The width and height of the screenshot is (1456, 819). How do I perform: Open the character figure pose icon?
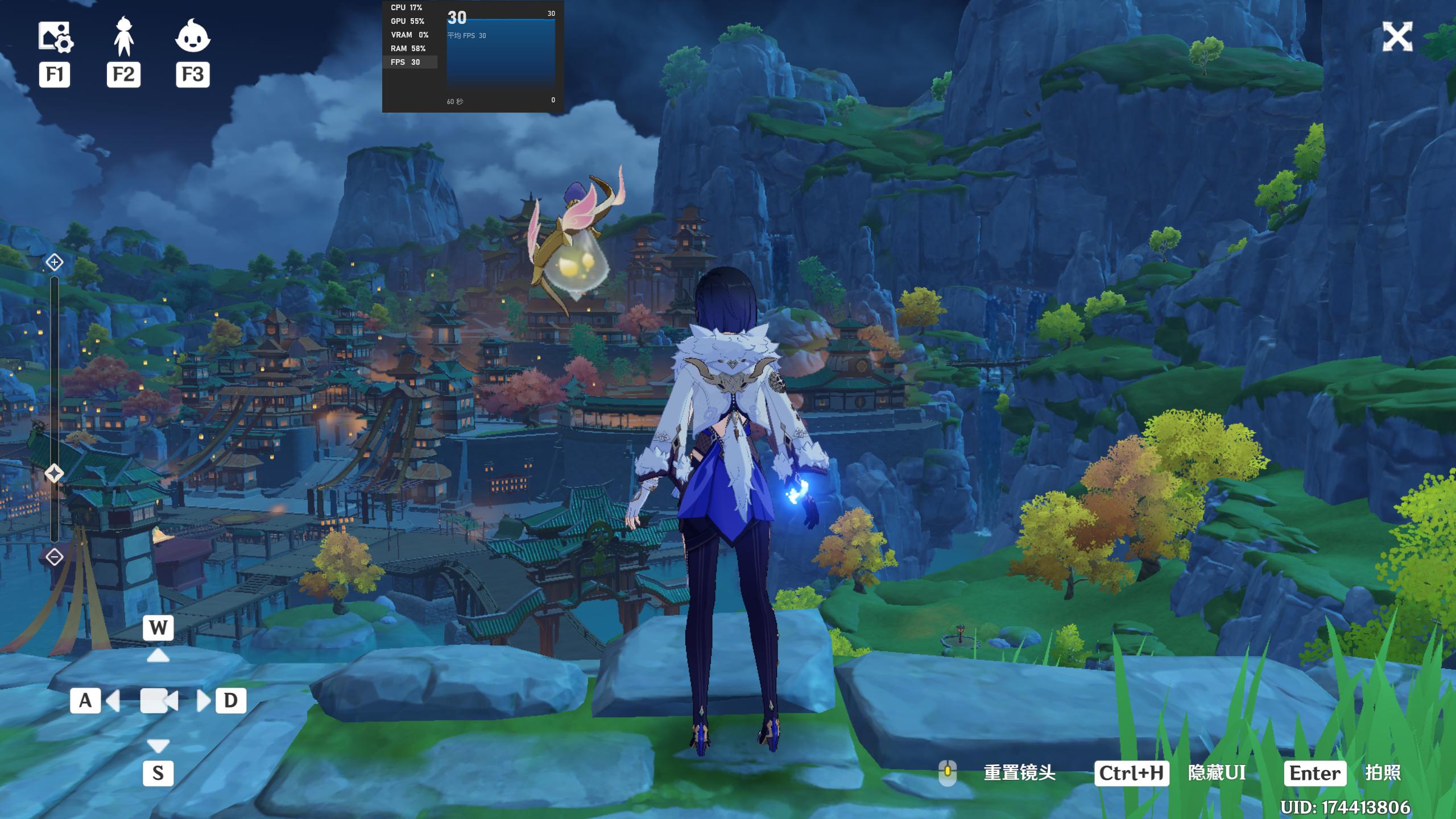(123, 37)
